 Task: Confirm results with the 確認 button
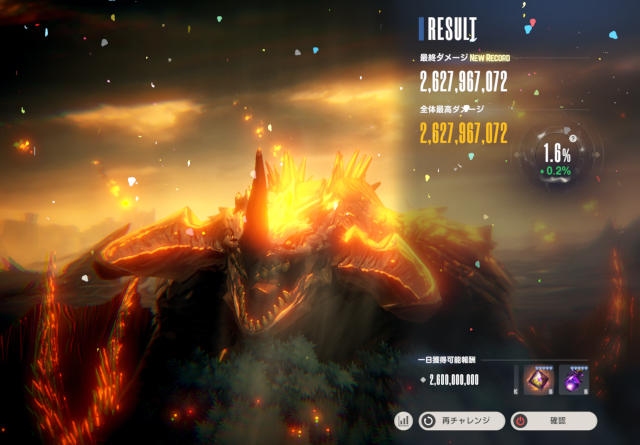(x=554, y=421)
